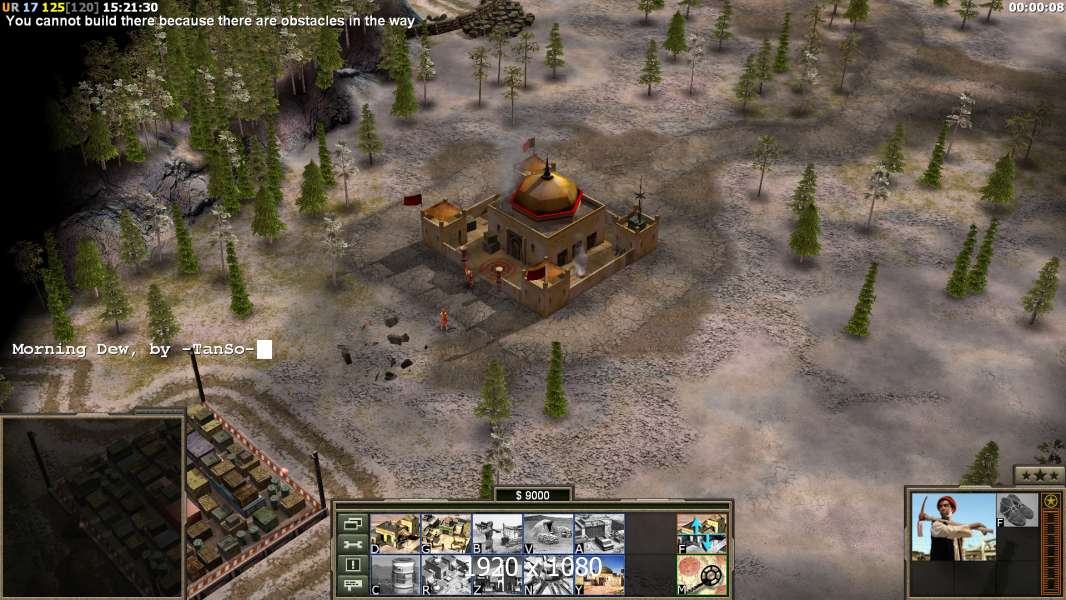Screen dimensions: 1066x600
Task: Select the Tunnel Network icon labeled V
Action: [x=548, y=533]
